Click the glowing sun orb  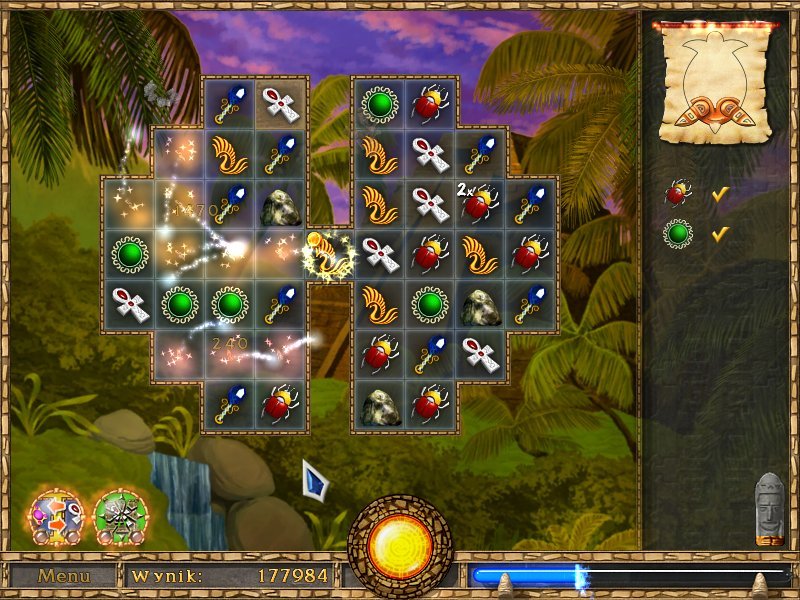click(x=399, y=545)
